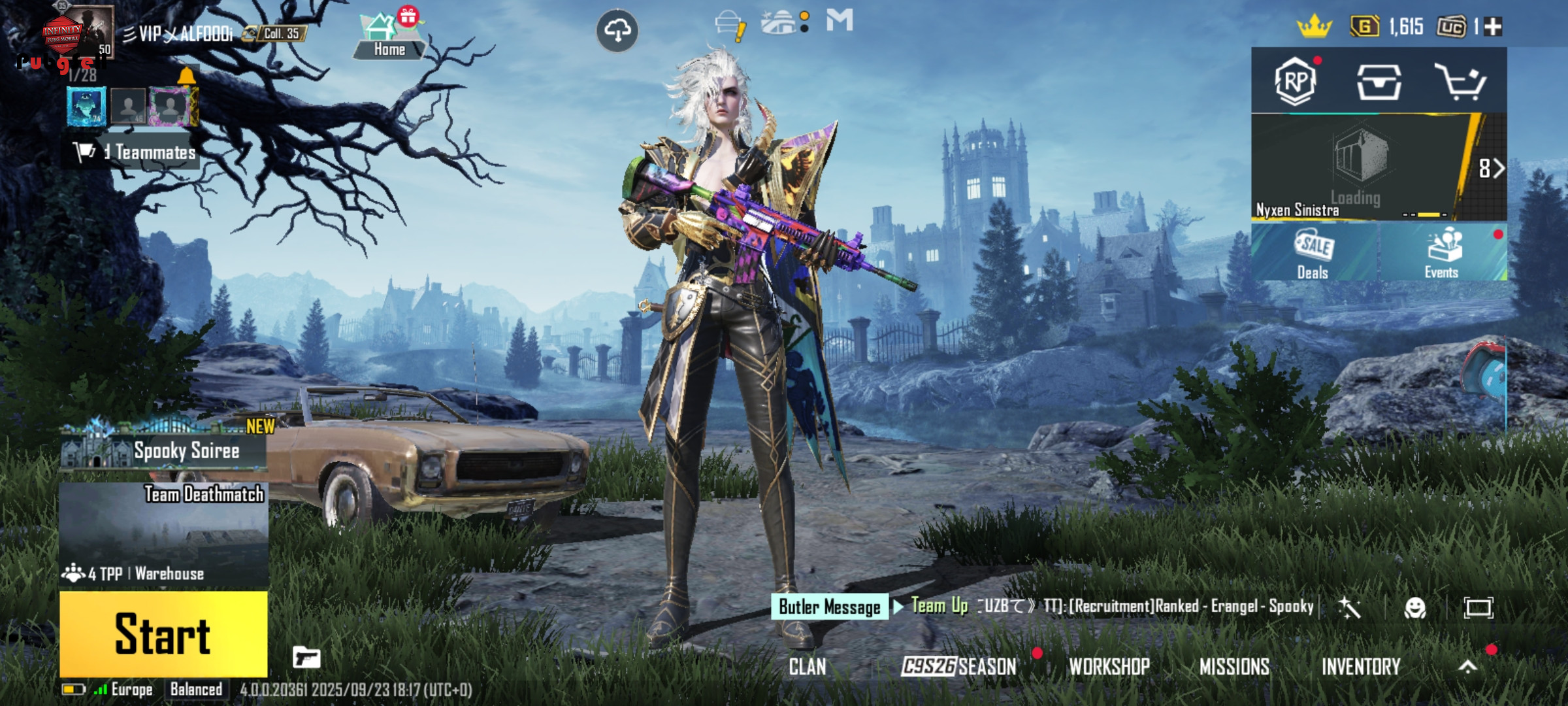Open the Events panel
The width and height of the screenshot is (1568, 706).
(1442, 253)
